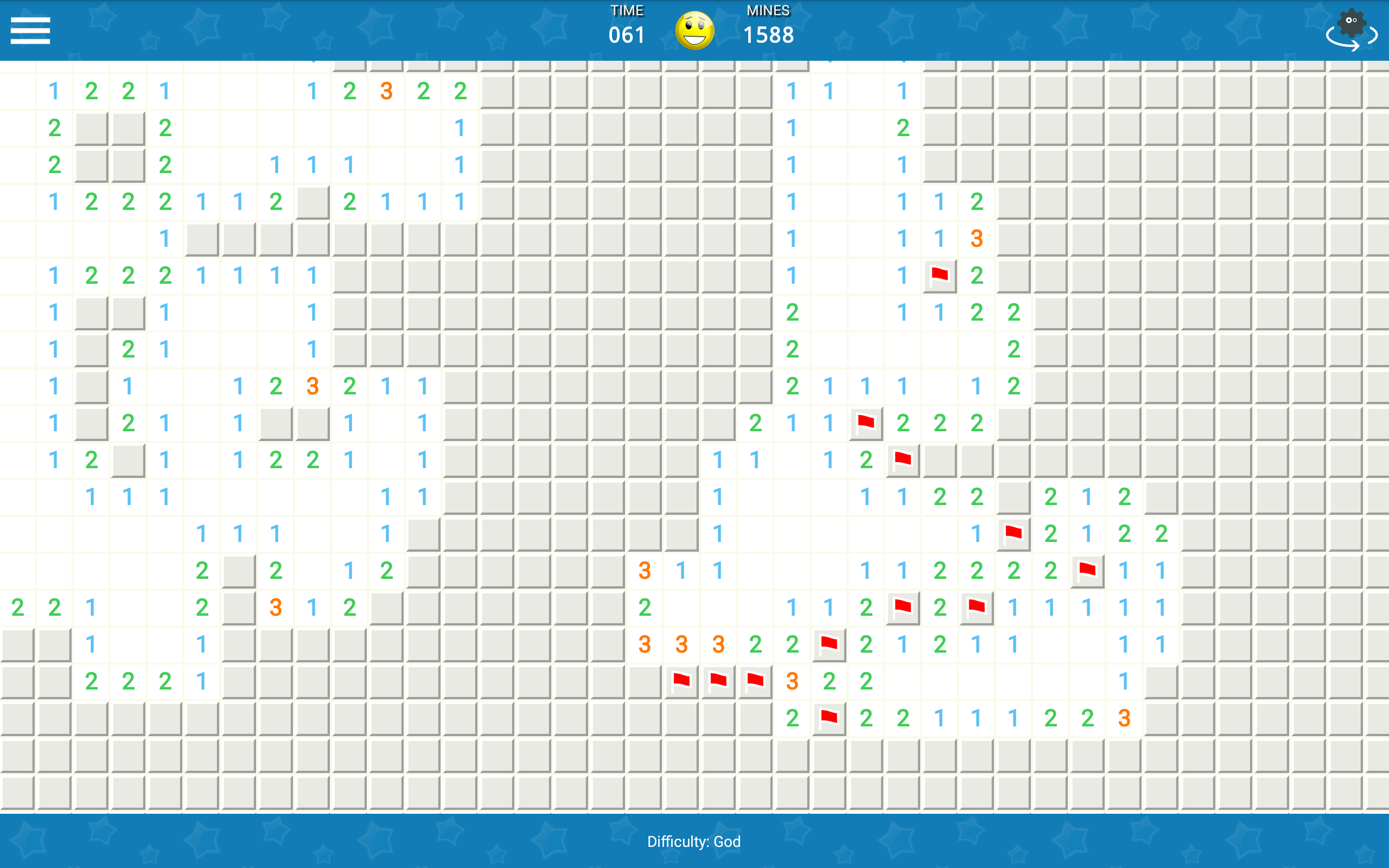The height and width of the screenshot is (868, 1389).
Task: Click the orange 3 near the left board edge
Action: (276, 608)
